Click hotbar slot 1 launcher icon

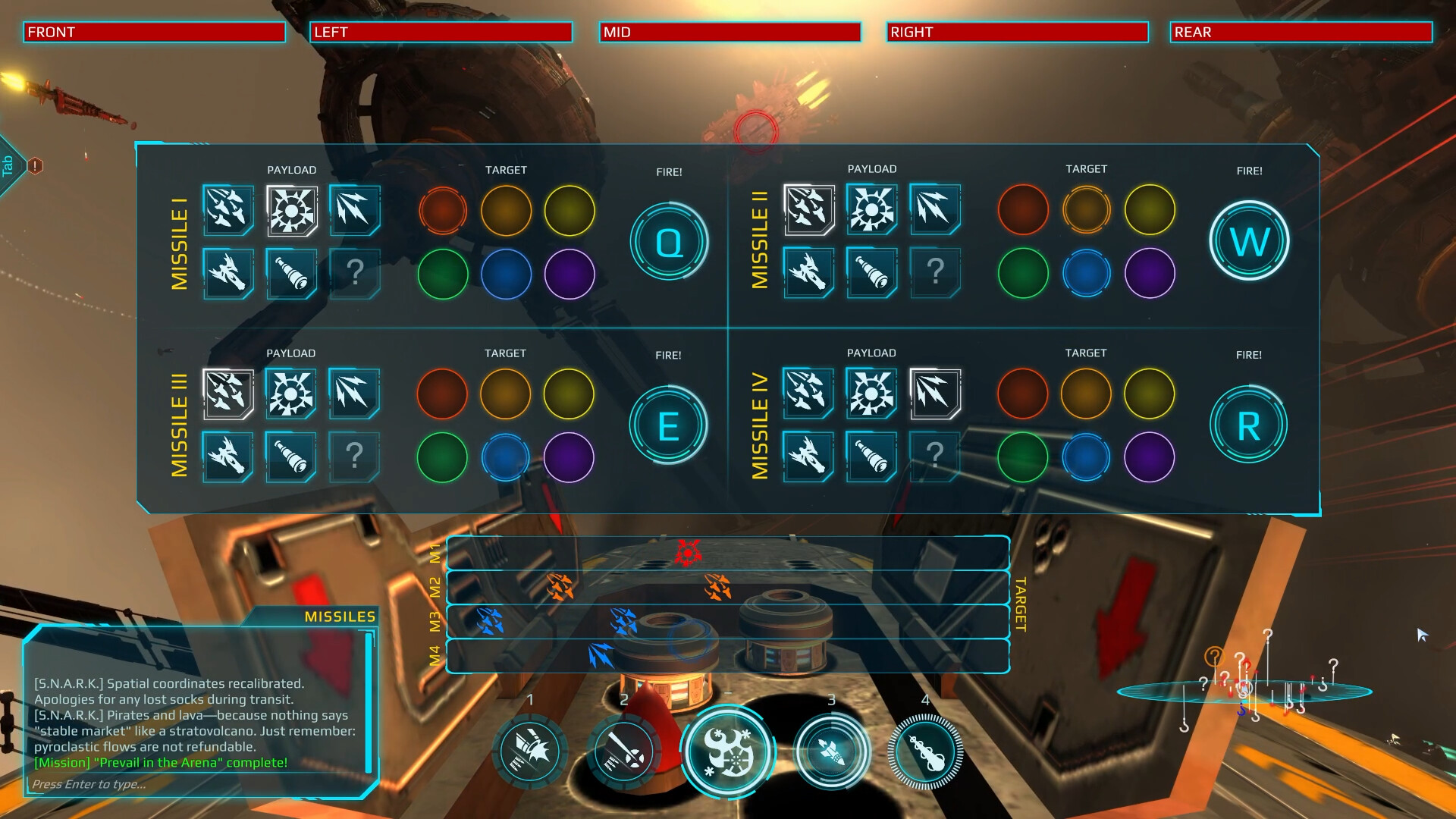pos(530,752)
